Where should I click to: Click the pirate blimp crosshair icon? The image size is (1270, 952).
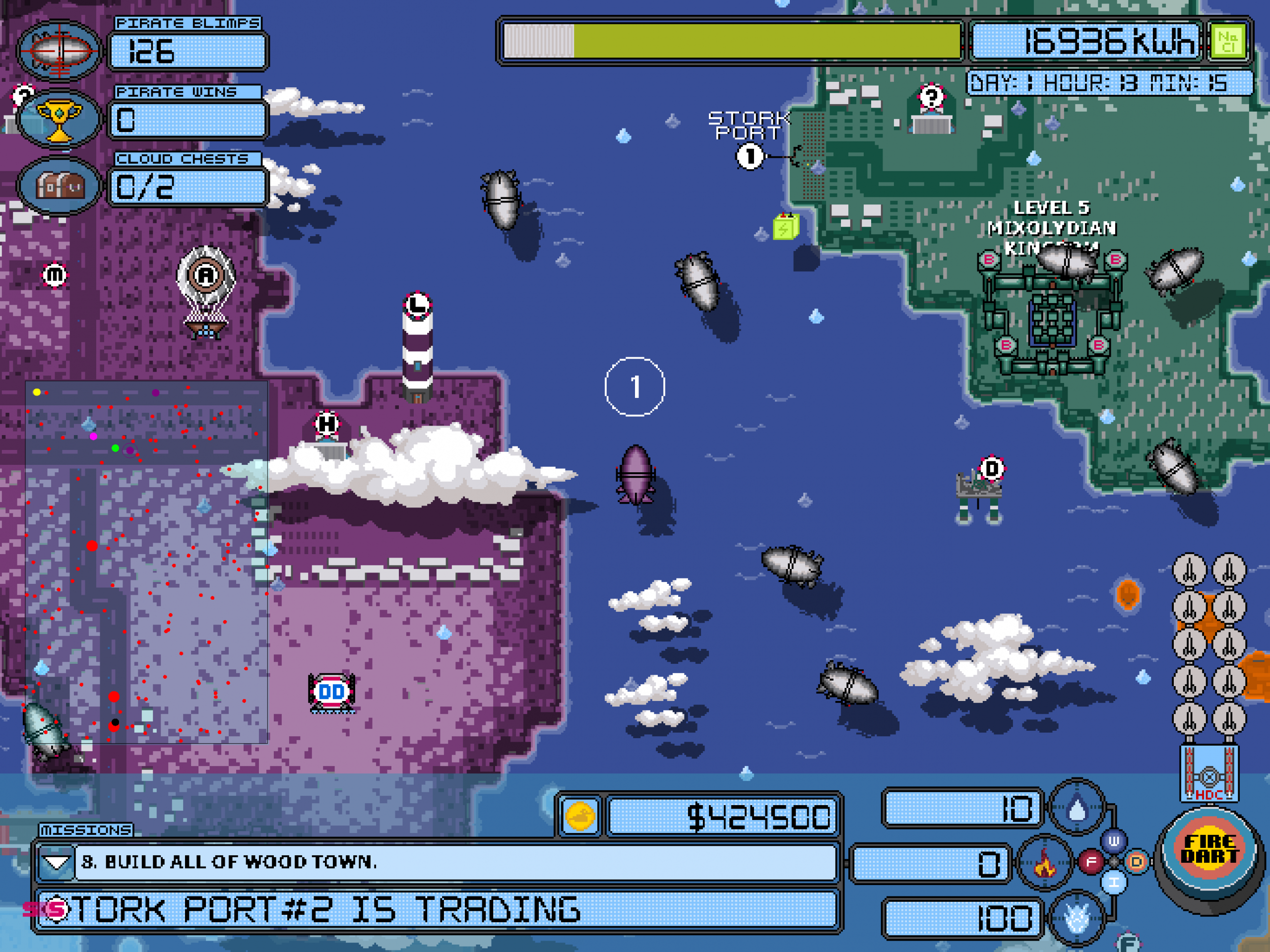[59, 51]
